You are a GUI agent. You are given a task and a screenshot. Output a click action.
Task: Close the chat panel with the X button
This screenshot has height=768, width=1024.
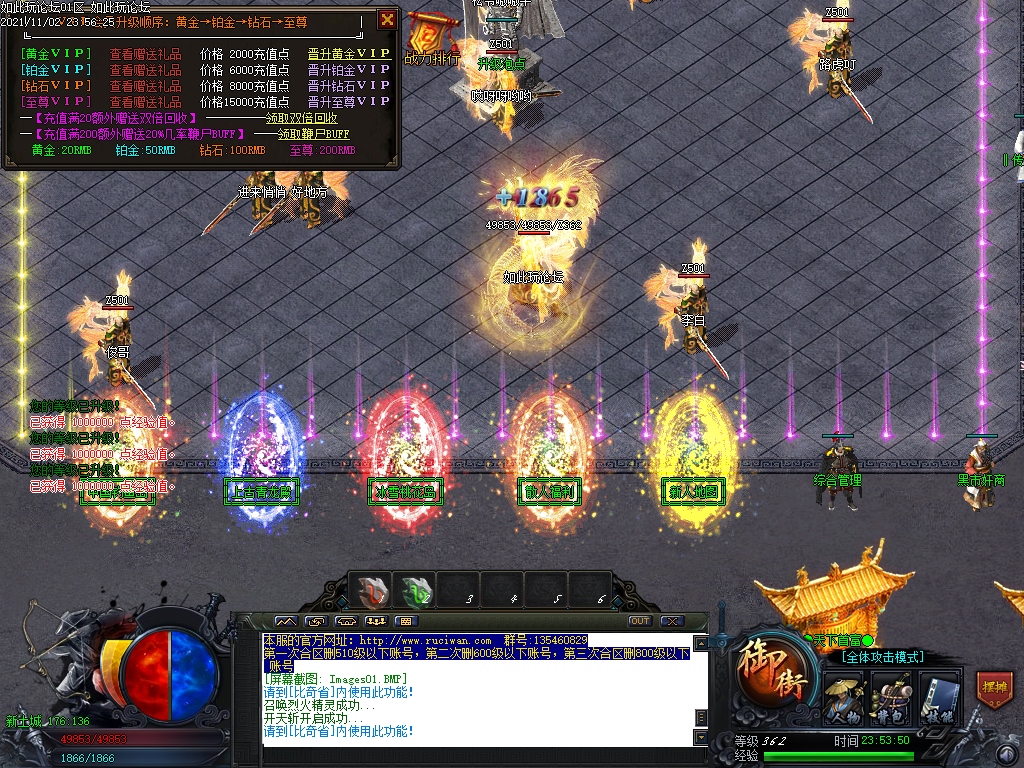click(671, 621)
